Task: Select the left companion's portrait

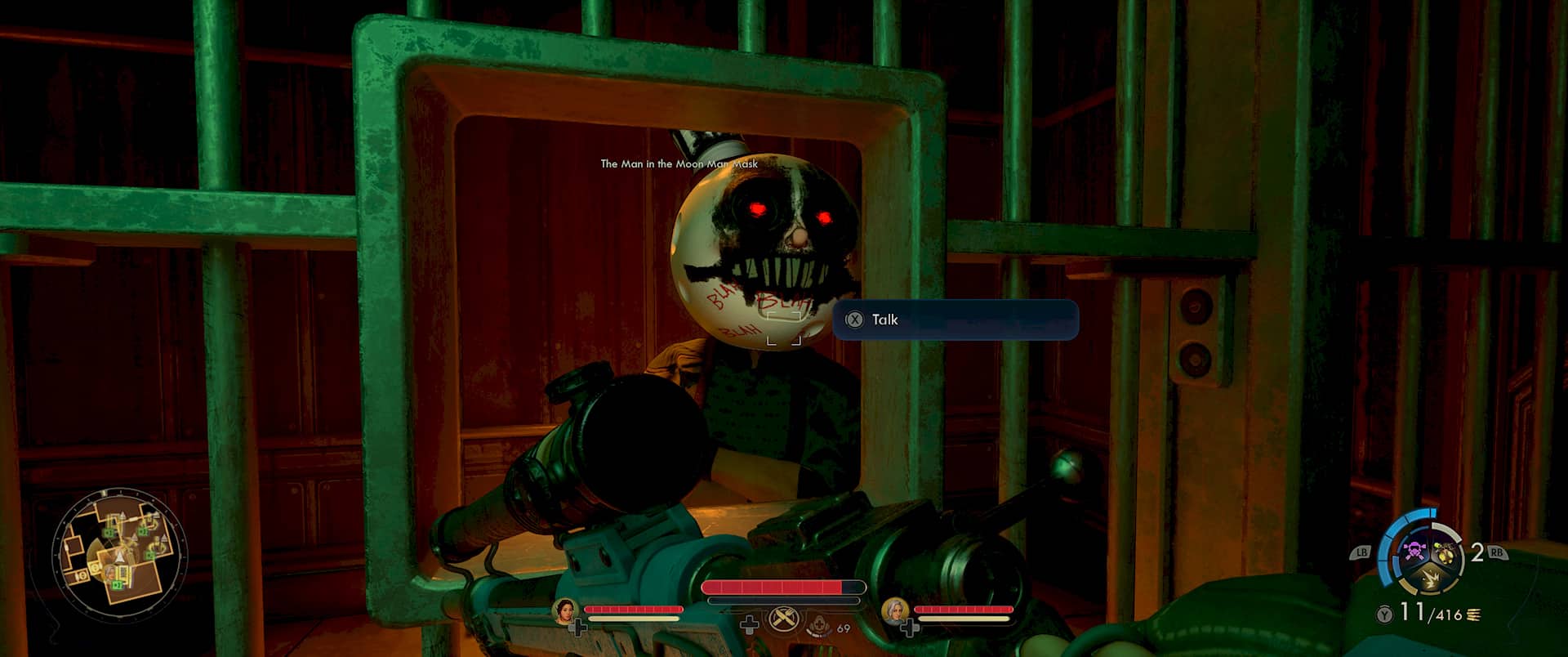Action: [x=565, y=612]
